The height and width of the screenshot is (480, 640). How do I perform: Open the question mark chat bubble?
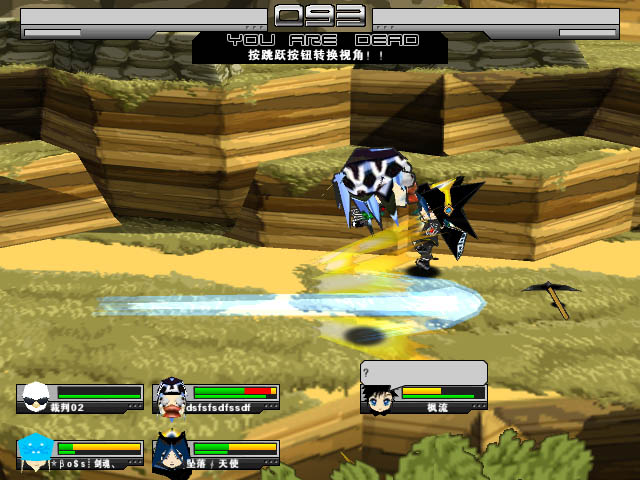point(424,372)
